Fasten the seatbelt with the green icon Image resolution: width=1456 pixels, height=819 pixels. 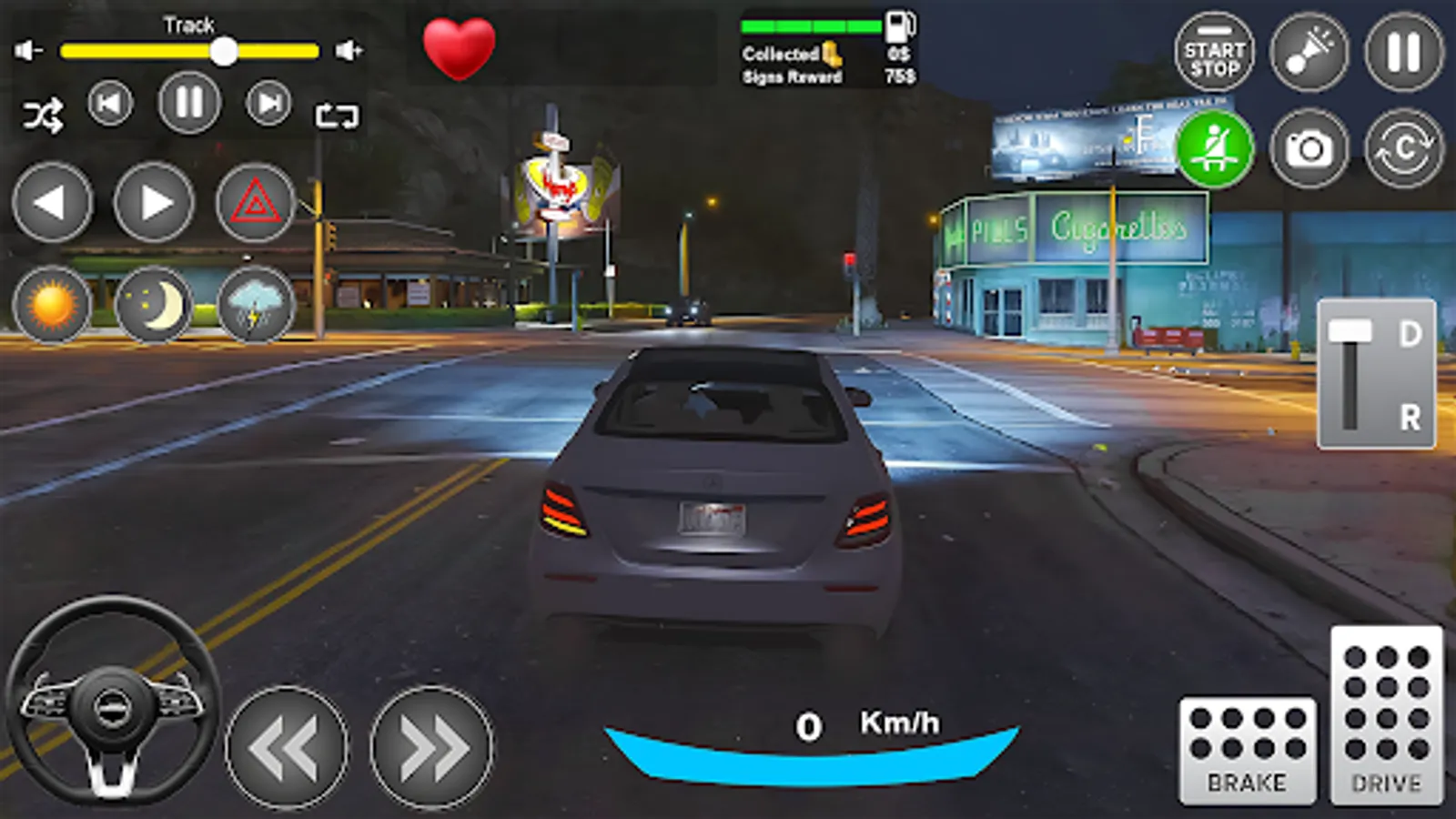(1215, 146)
